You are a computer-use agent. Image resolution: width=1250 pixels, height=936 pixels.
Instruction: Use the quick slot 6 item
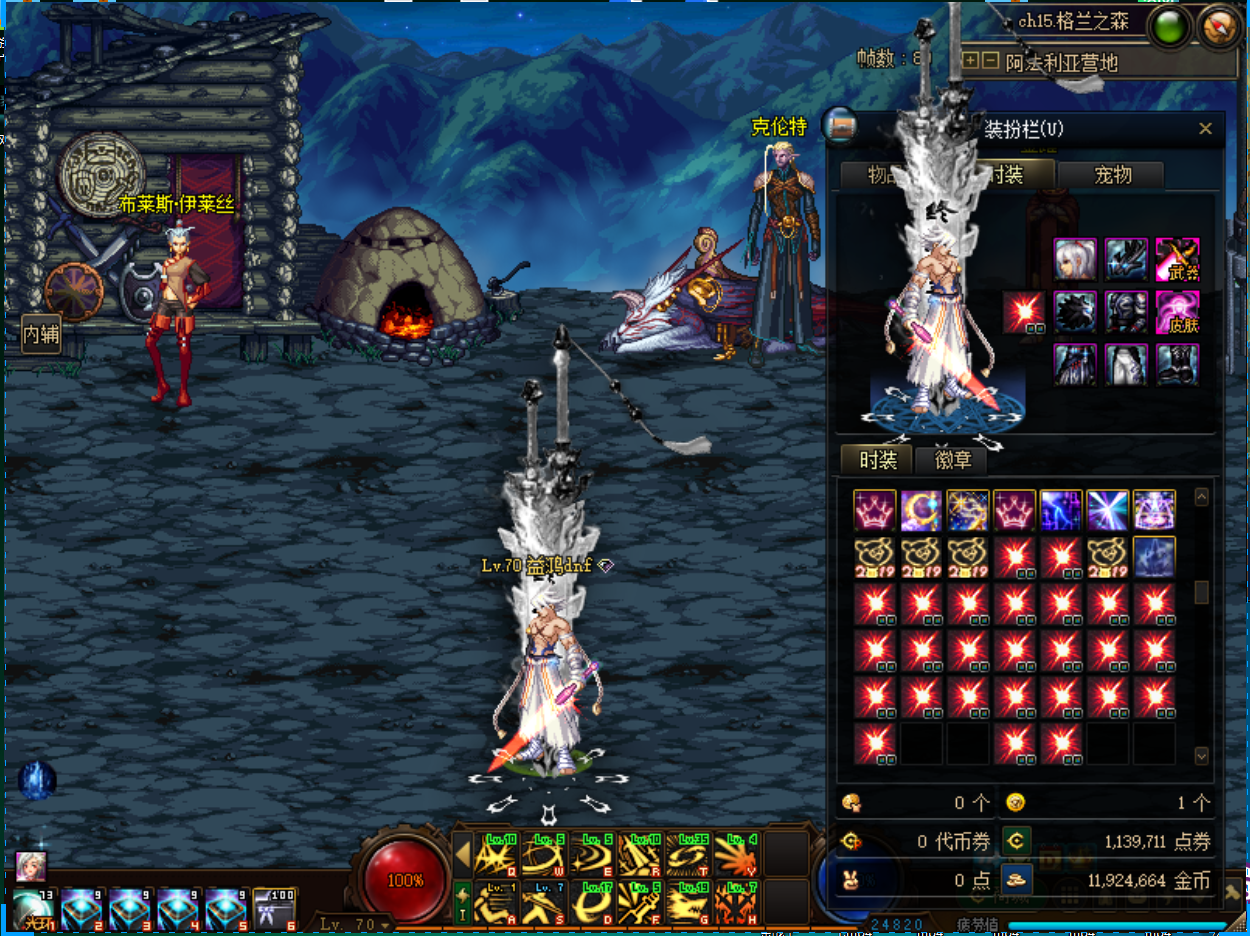274,909
